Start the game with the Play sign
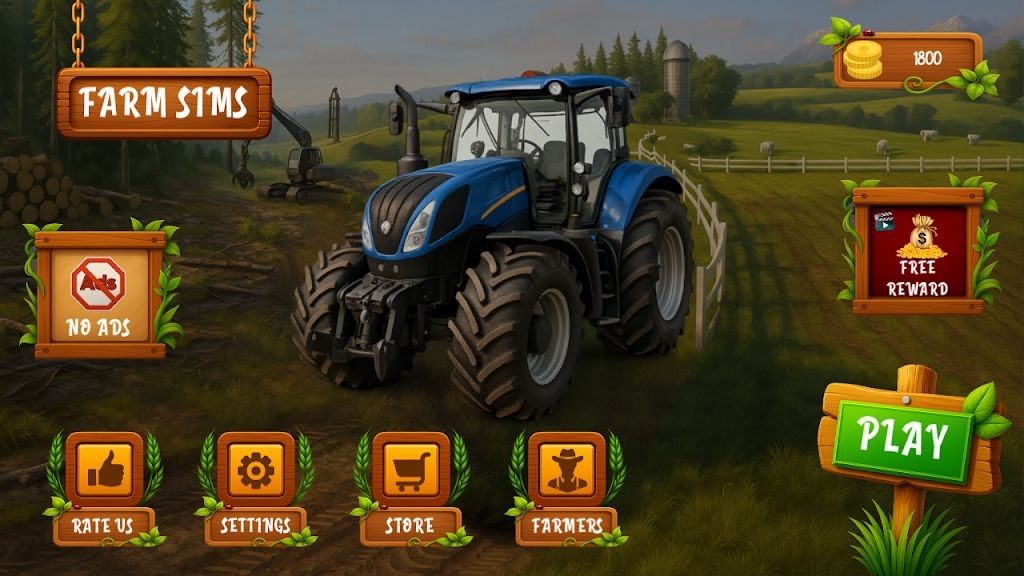The height and width of the screenshot is (576, 1024). (x=904, y=438)
